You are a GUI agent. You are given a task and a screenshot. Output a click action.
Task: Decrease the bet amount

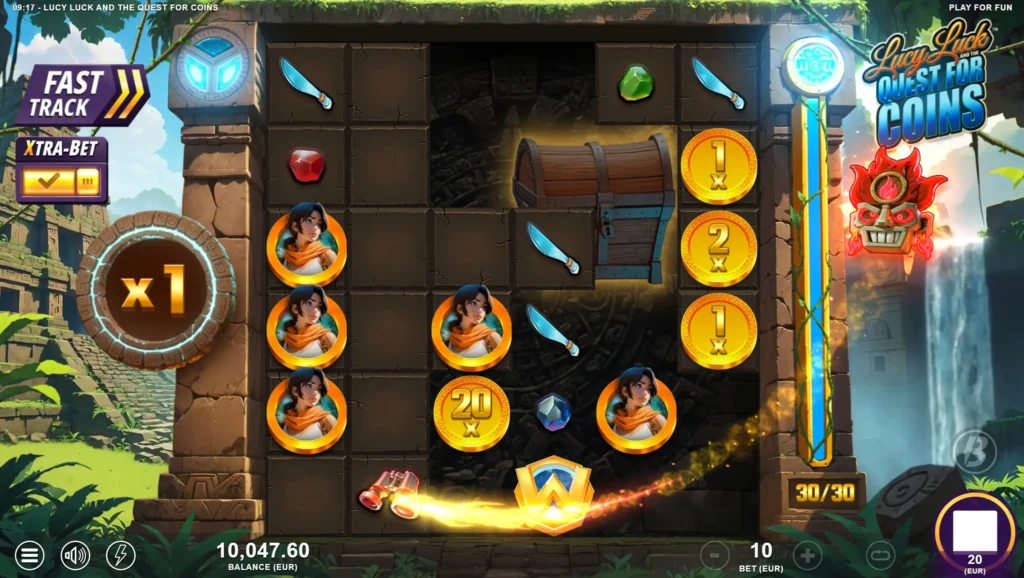(714, 554)
